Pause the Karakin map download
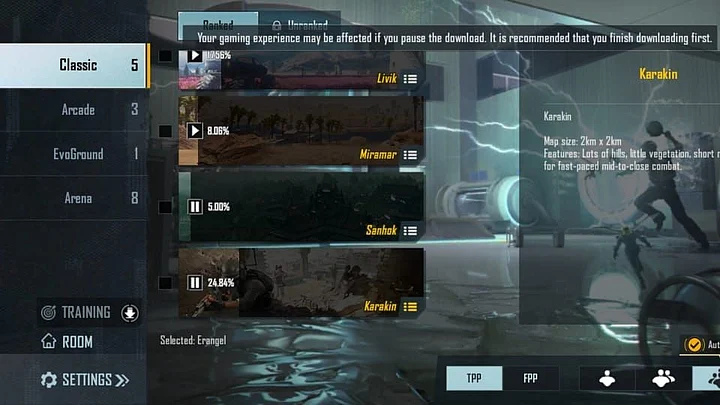 tap(195, 283)
